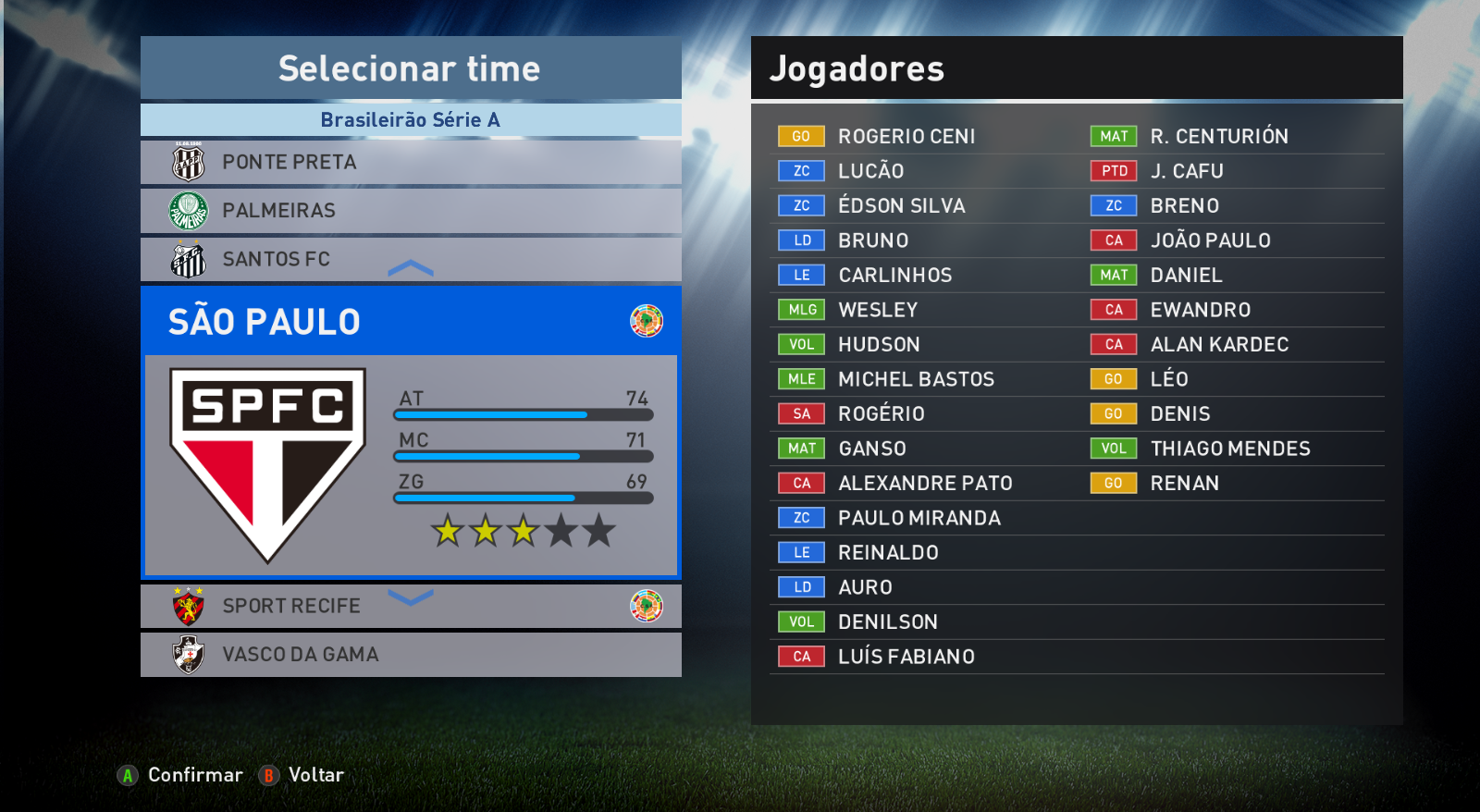Image resolution: width=1480 pixels, height=812 pixels.
Task: Pick Michel Bastos in the player list
Action: coord(916,379)
